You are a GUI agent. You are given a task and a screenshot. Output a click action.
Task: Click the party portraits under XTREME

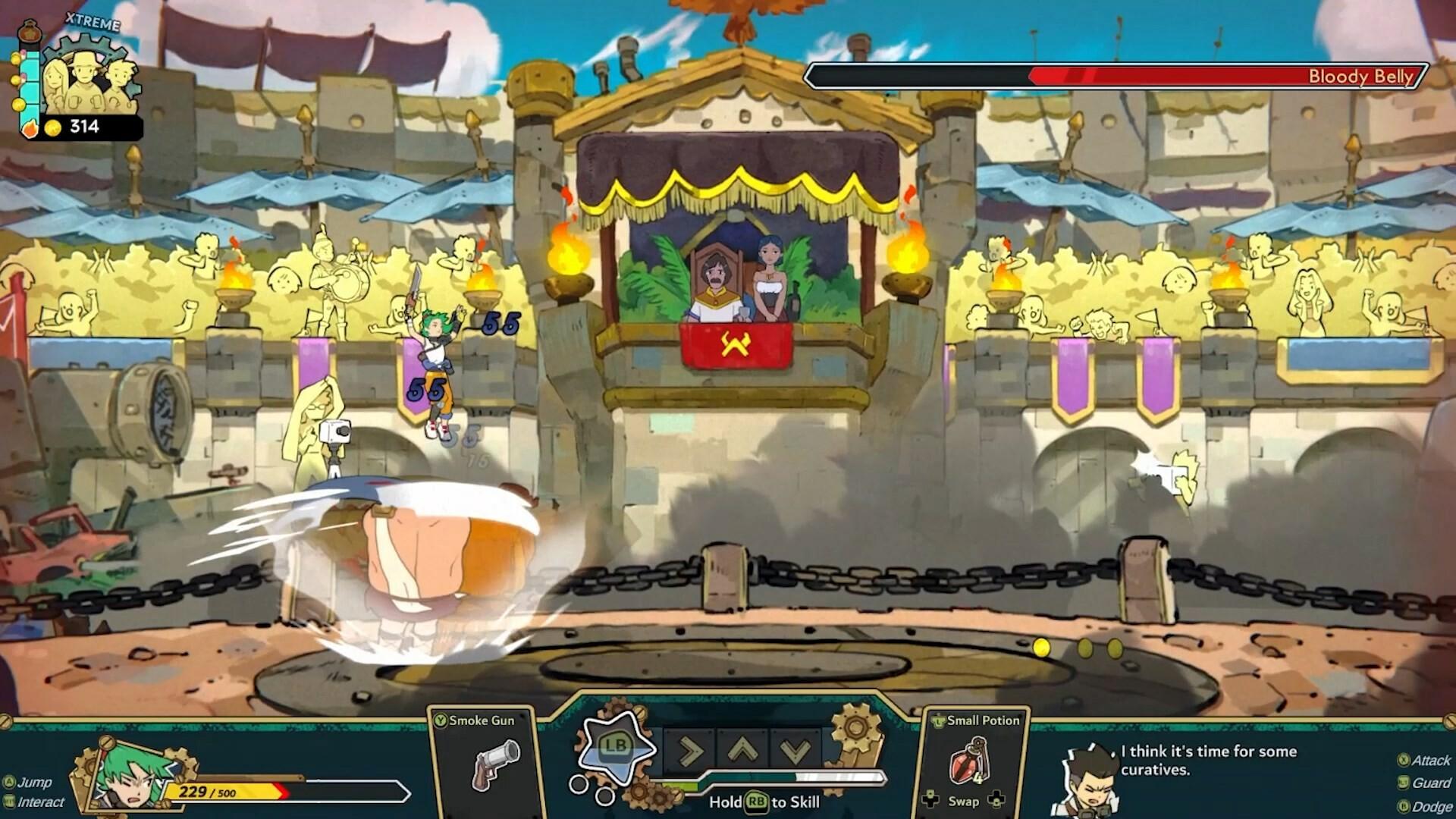click(89, 80)
